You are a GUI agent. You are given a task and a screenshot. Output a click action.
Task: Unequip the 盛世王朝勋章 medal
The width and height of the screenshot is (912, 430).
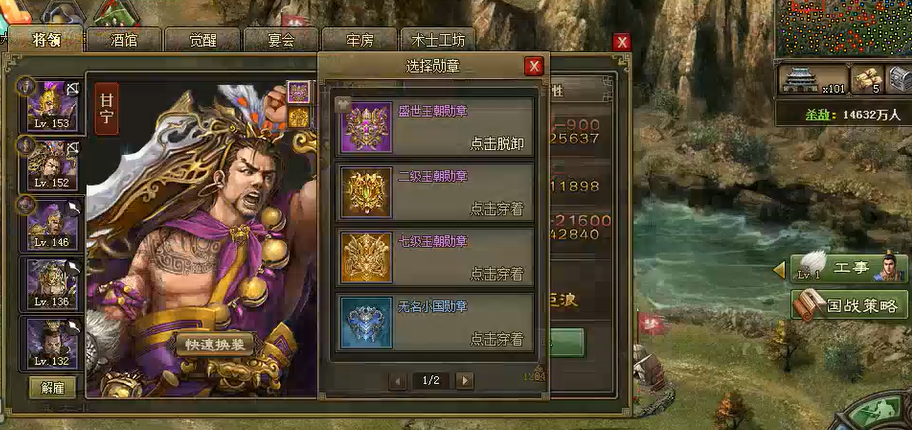click(x=496, y=143)
